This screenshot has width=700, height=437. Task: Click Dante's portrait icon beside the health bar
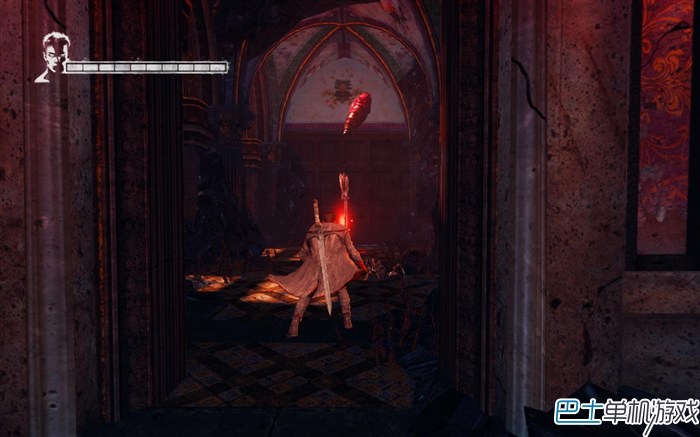[50, 57]
